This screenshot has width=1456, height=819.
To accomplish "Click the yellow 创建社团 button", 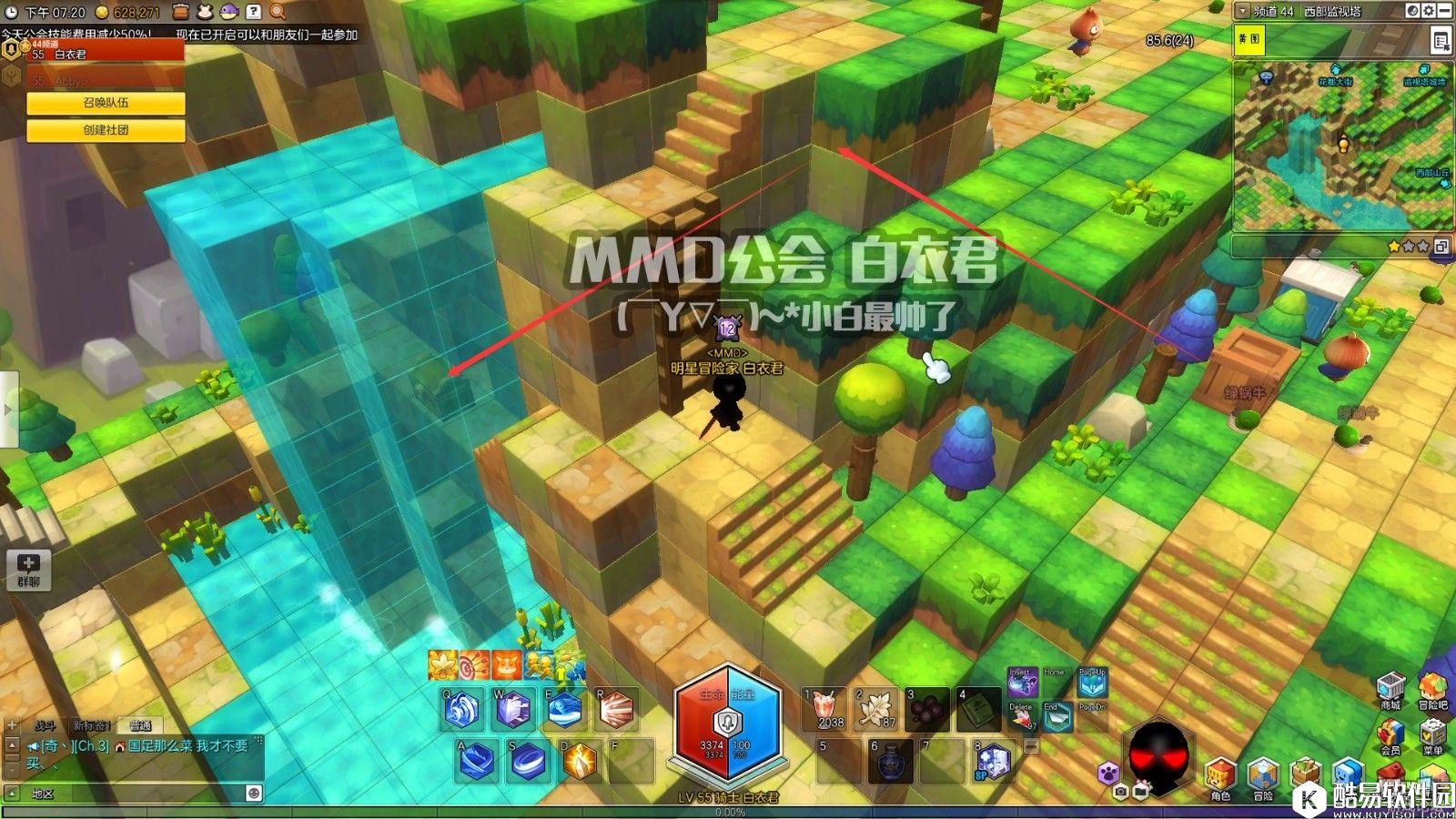I will [106, 130].
